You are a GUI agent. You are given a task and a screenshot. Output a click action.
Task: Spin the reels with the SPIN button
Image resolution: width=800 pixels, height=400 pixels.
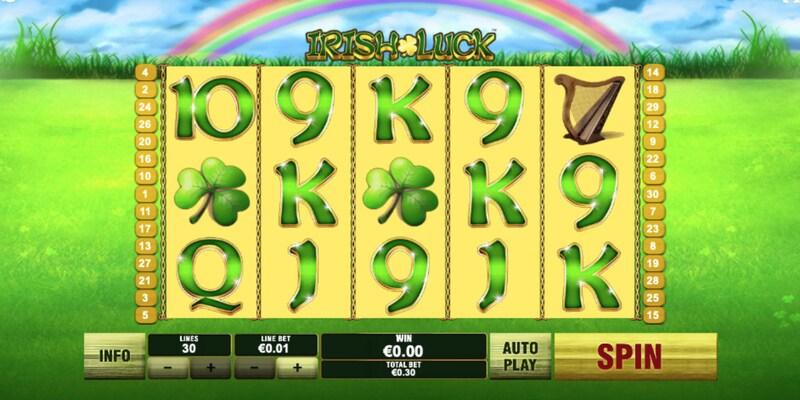(x=635, y=355)
